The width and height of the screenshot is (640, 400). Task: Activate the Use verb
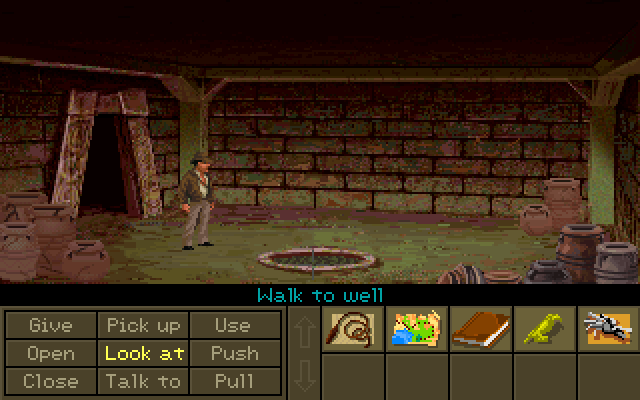[x=233, y=325]
